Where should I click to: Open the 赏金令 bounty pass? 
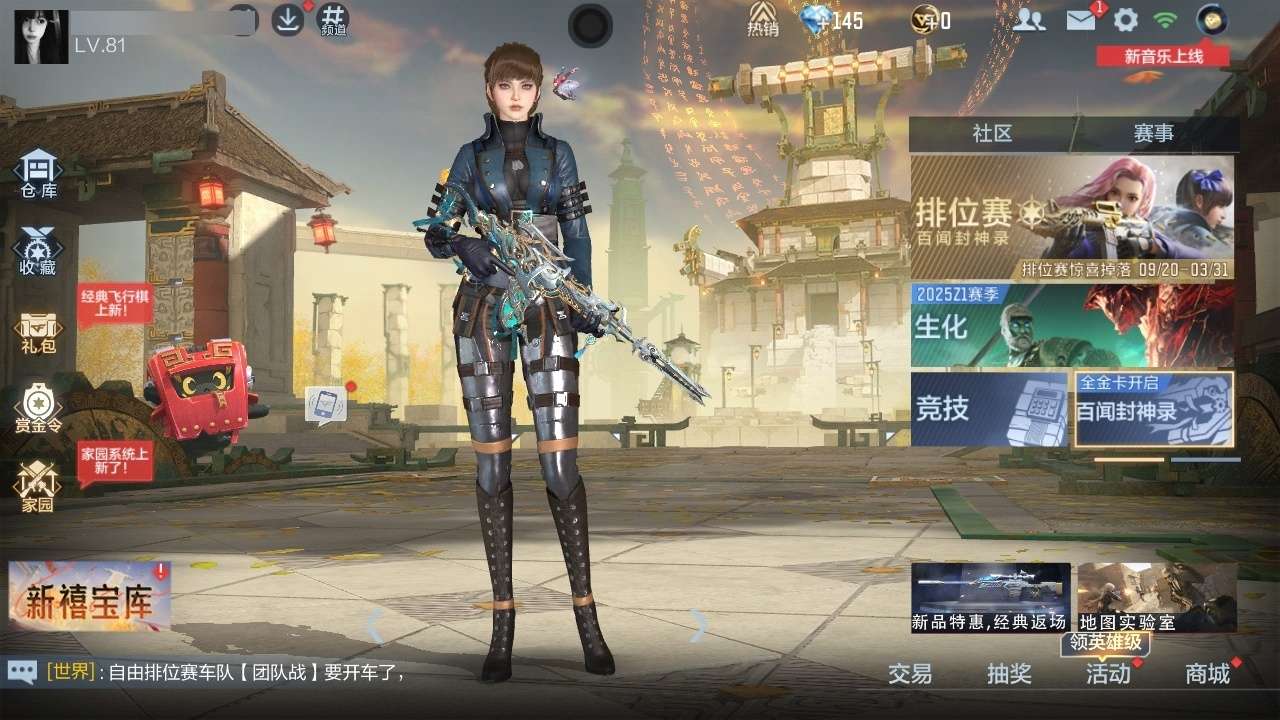pos(38,410)
